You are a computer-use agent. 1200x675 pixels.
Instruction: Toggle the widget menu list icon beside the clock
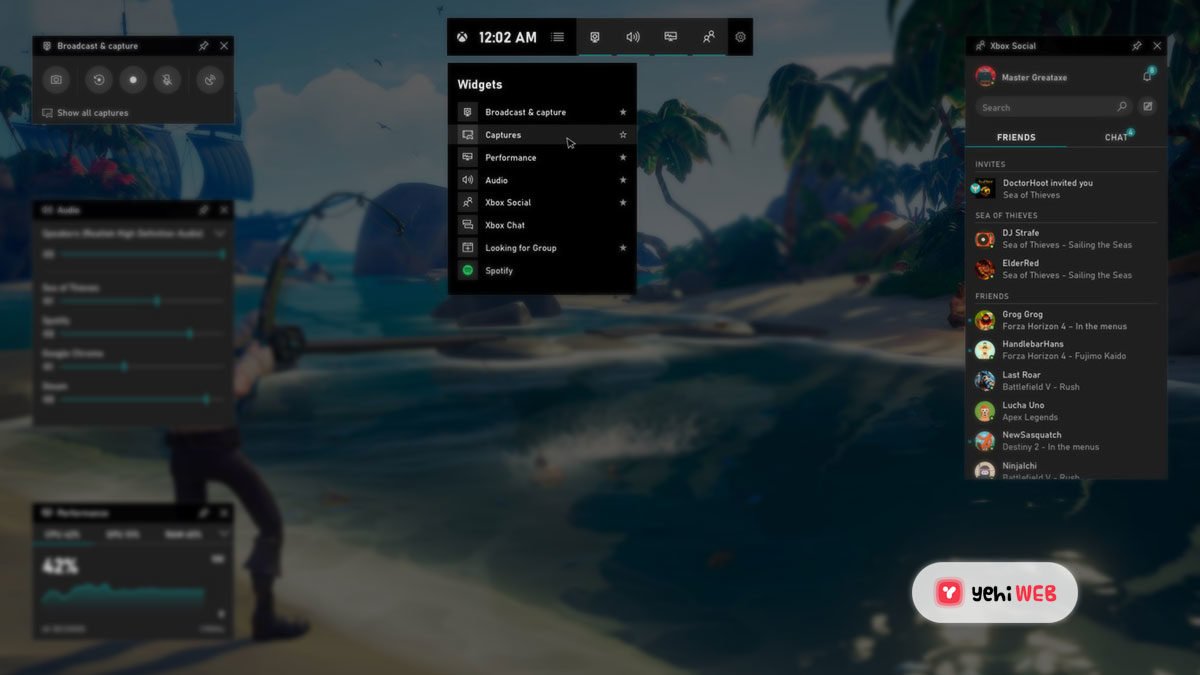pos(557,37)
